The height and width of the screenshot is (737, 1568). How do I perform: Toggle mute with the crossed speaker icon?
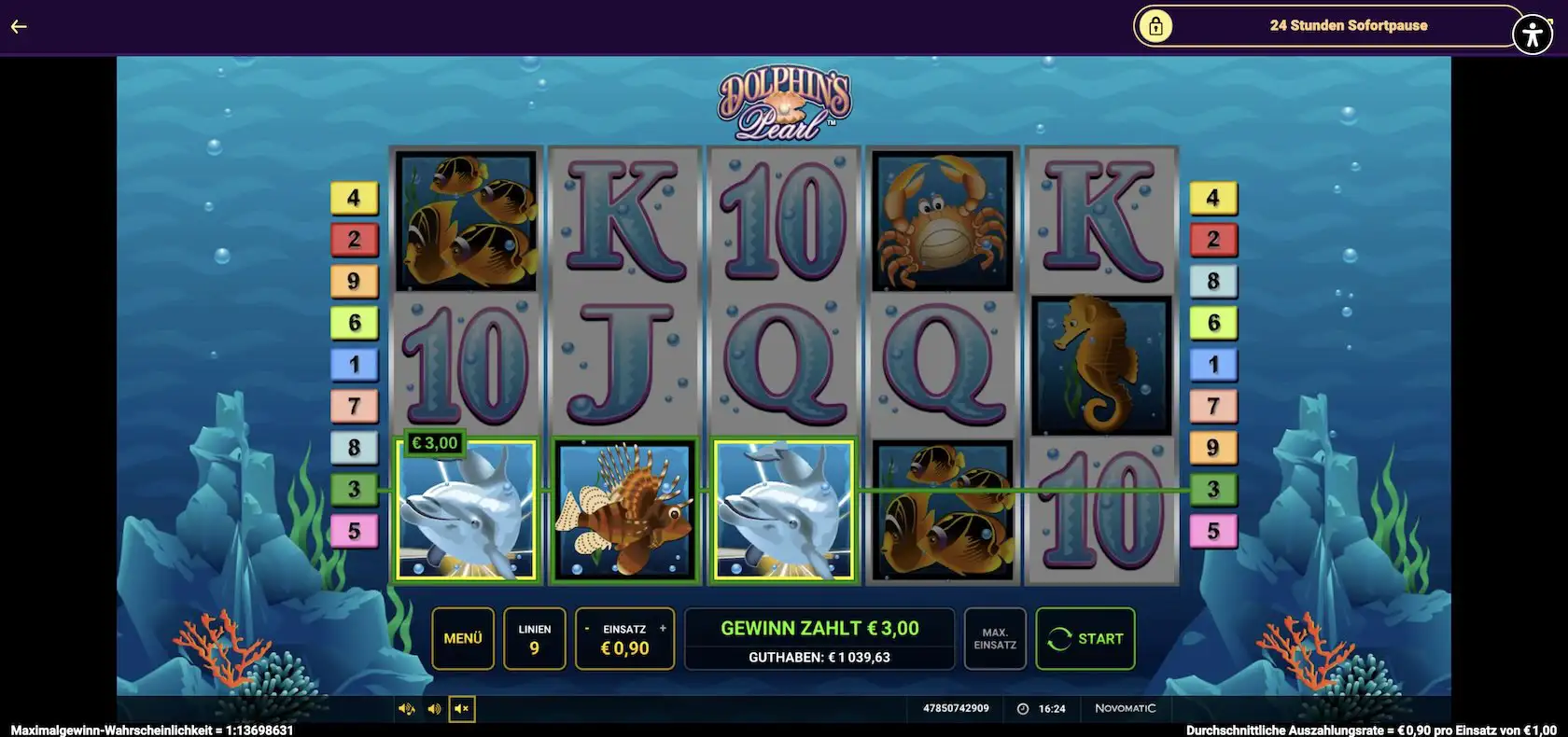(459, 708)
